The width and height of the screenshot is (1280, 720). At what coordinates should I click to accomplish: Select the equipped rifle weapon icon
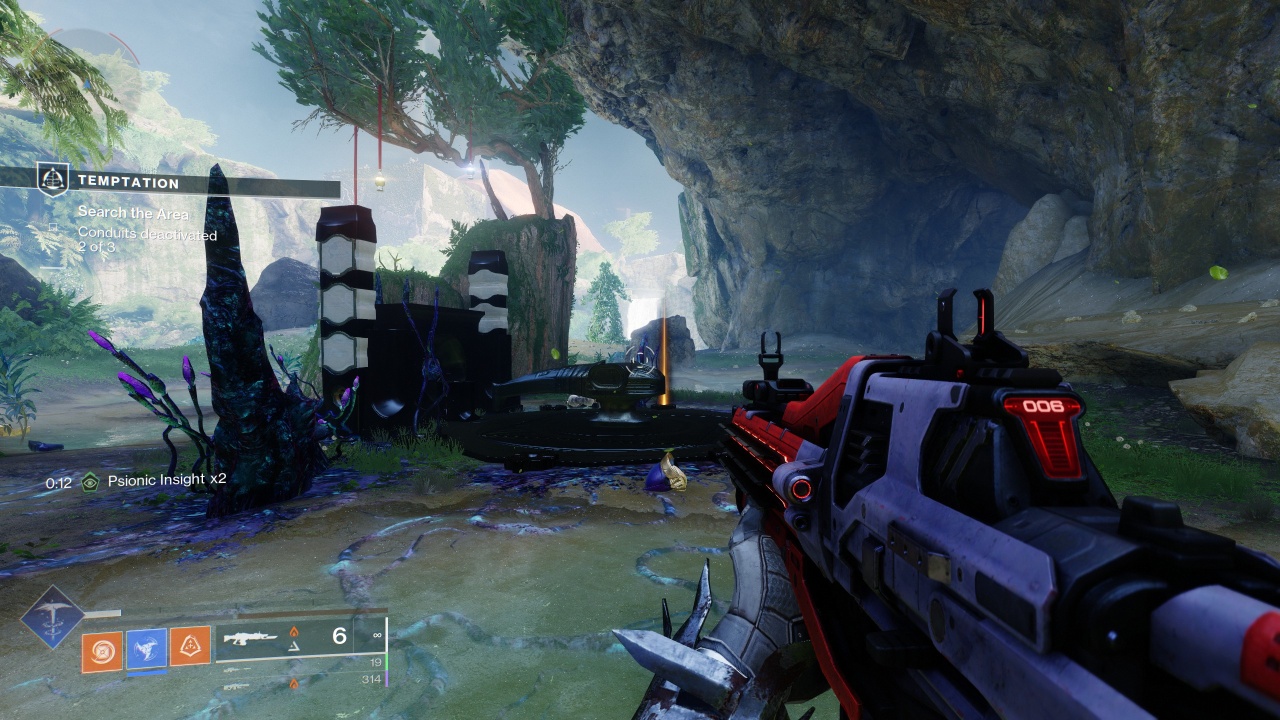pos(247,637)
